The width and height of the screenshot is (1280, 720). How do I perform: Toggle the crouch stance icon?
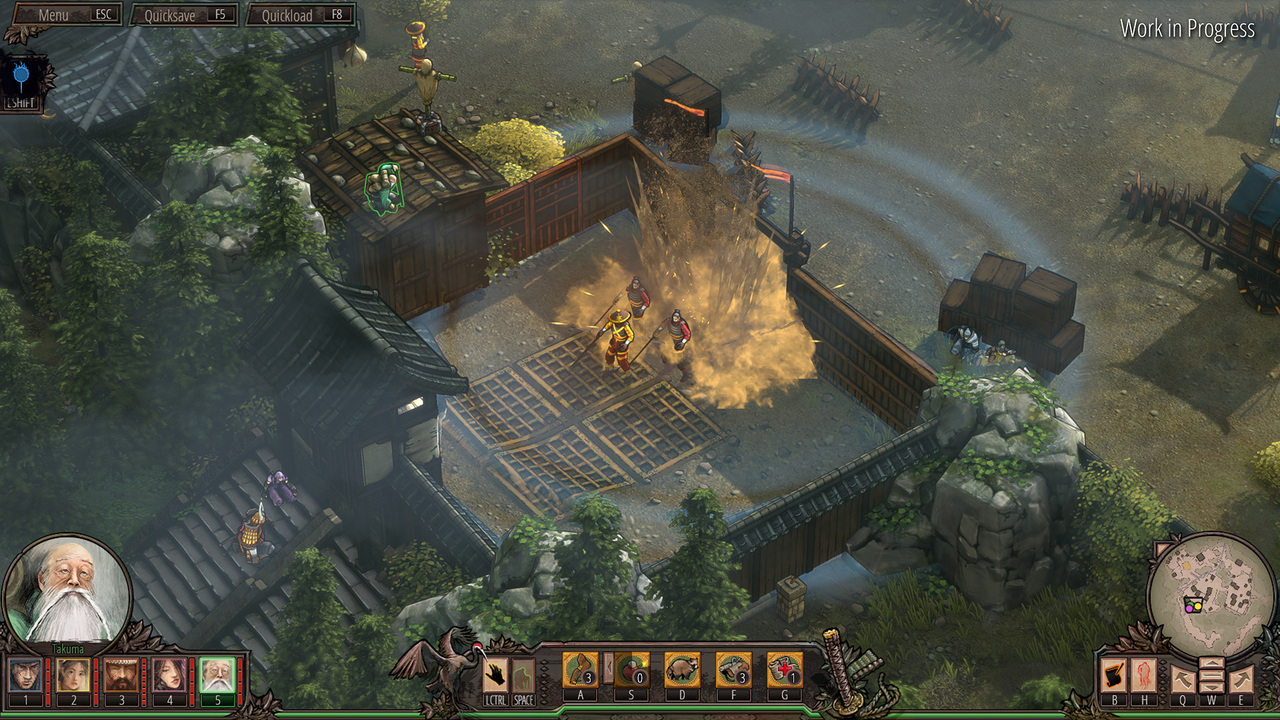click(523, 675)
